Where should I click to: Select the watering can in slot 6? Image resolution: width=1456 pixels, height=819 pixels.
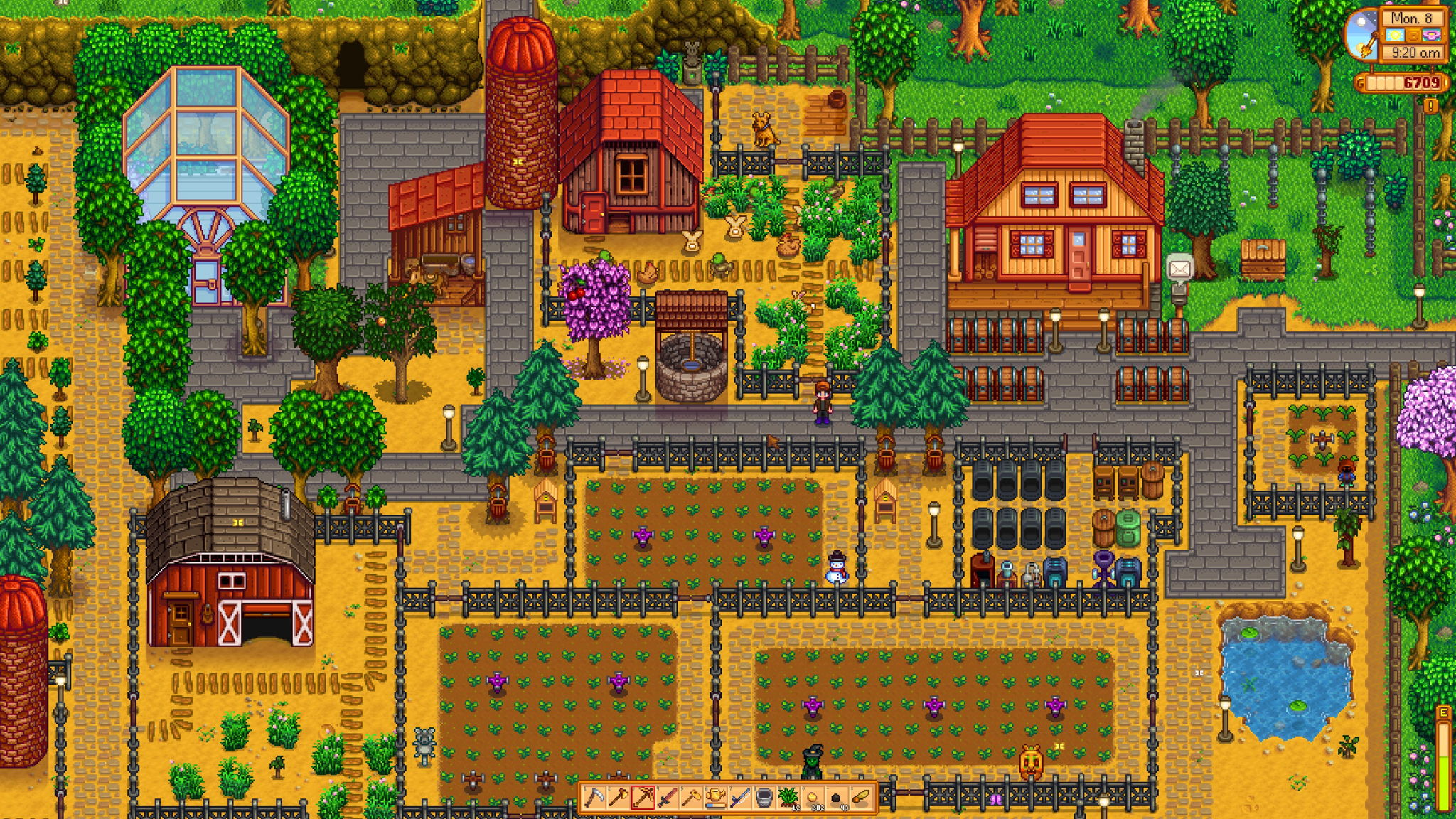[717, 797]
